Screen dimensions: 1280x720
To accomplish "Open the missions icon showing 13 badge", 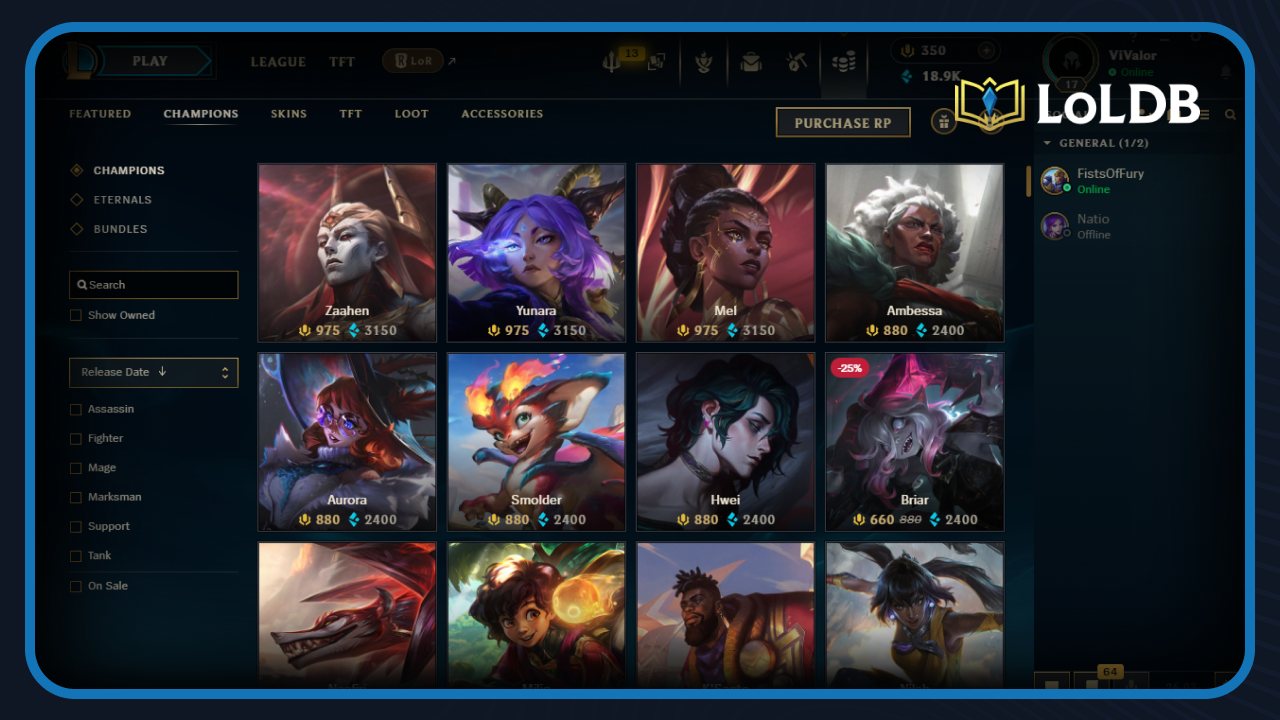I will 612,64.
